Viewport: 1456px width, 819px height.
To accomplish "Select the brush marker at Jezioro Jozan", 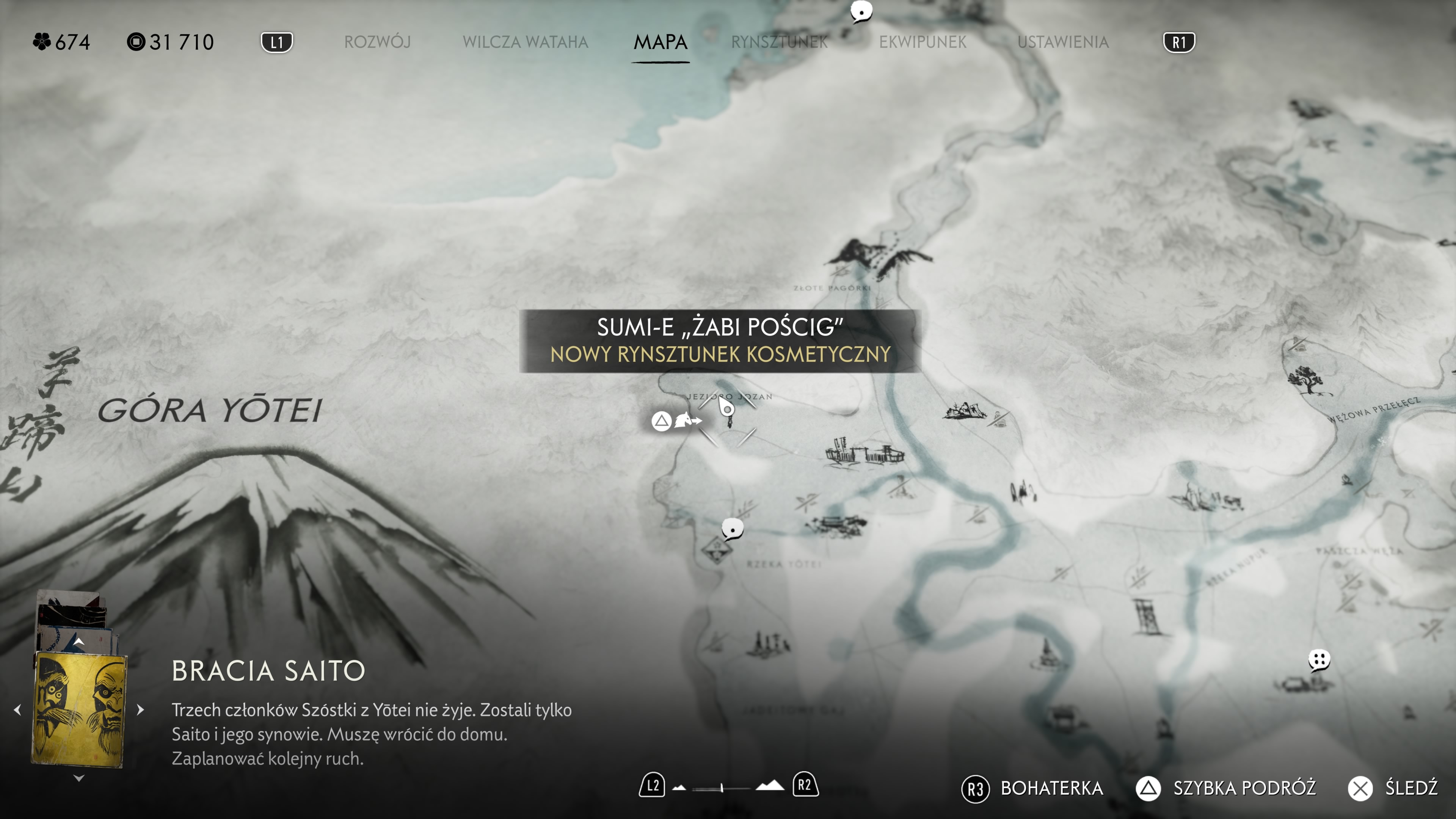I will pos(727,409).
